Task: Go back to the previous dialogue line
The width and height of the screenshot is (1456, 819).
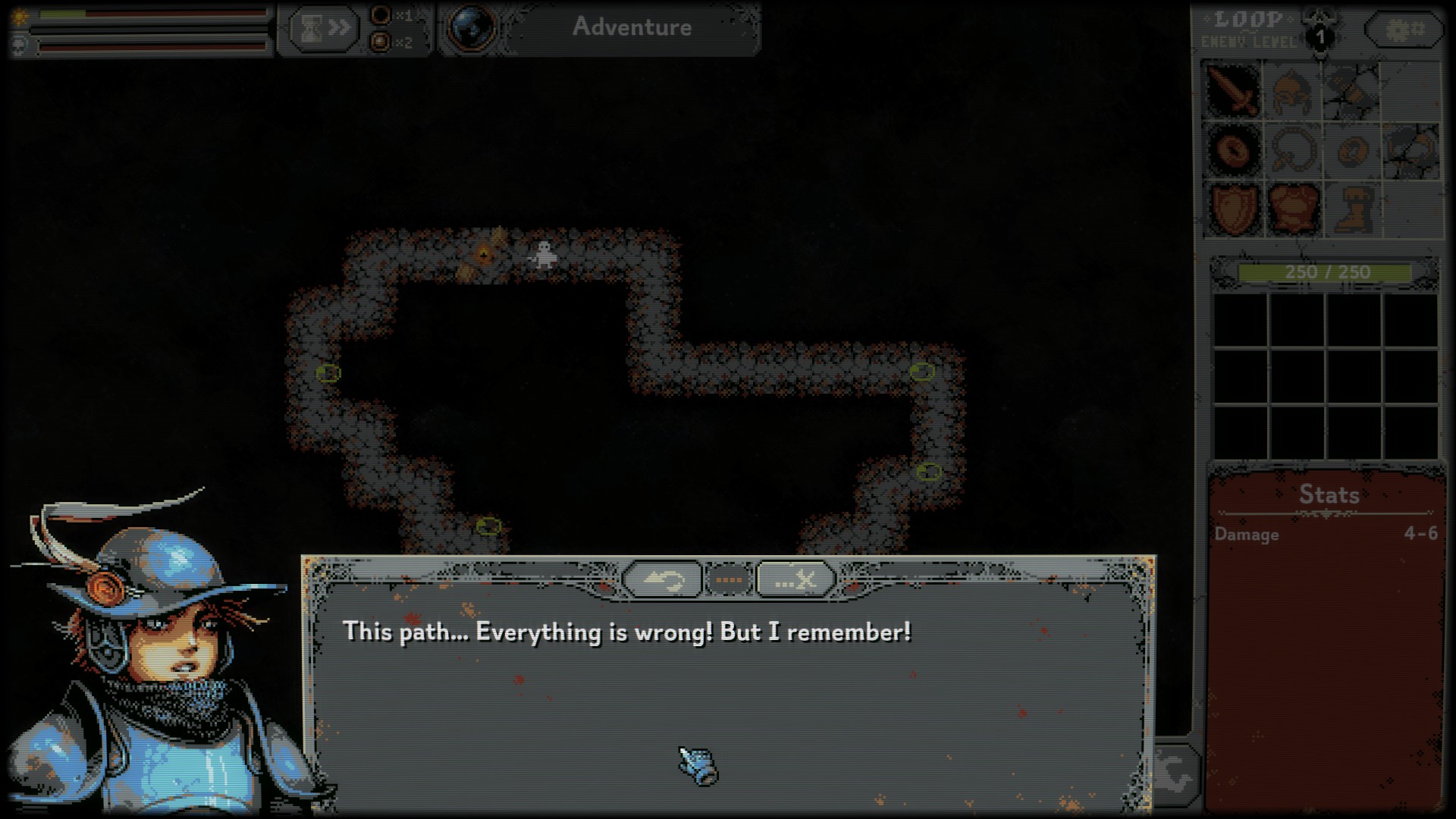Action: [x=662, y=580]
